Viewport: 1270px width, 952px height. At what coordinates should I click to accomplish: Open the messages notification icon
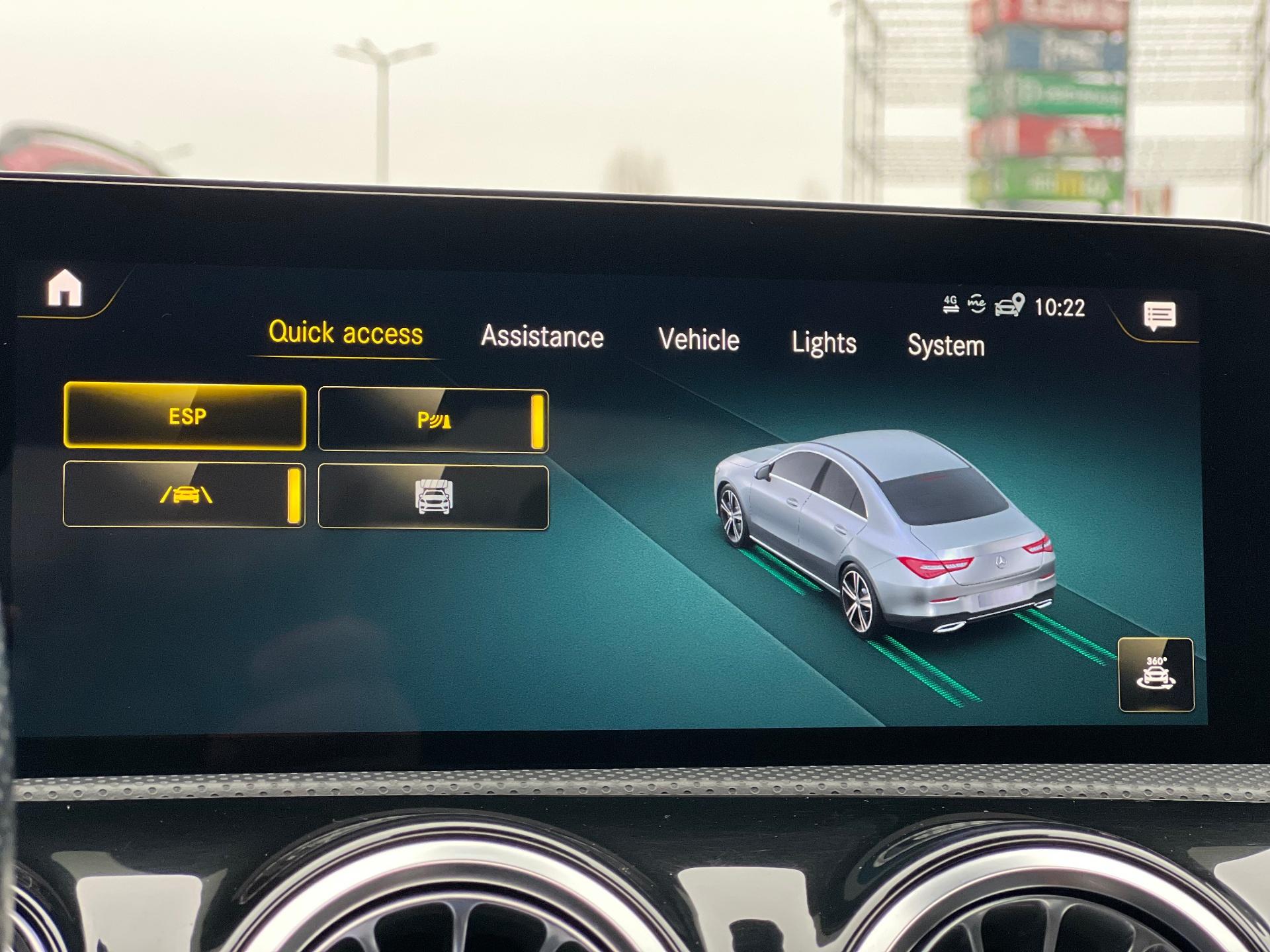[x=1160, y=316]
